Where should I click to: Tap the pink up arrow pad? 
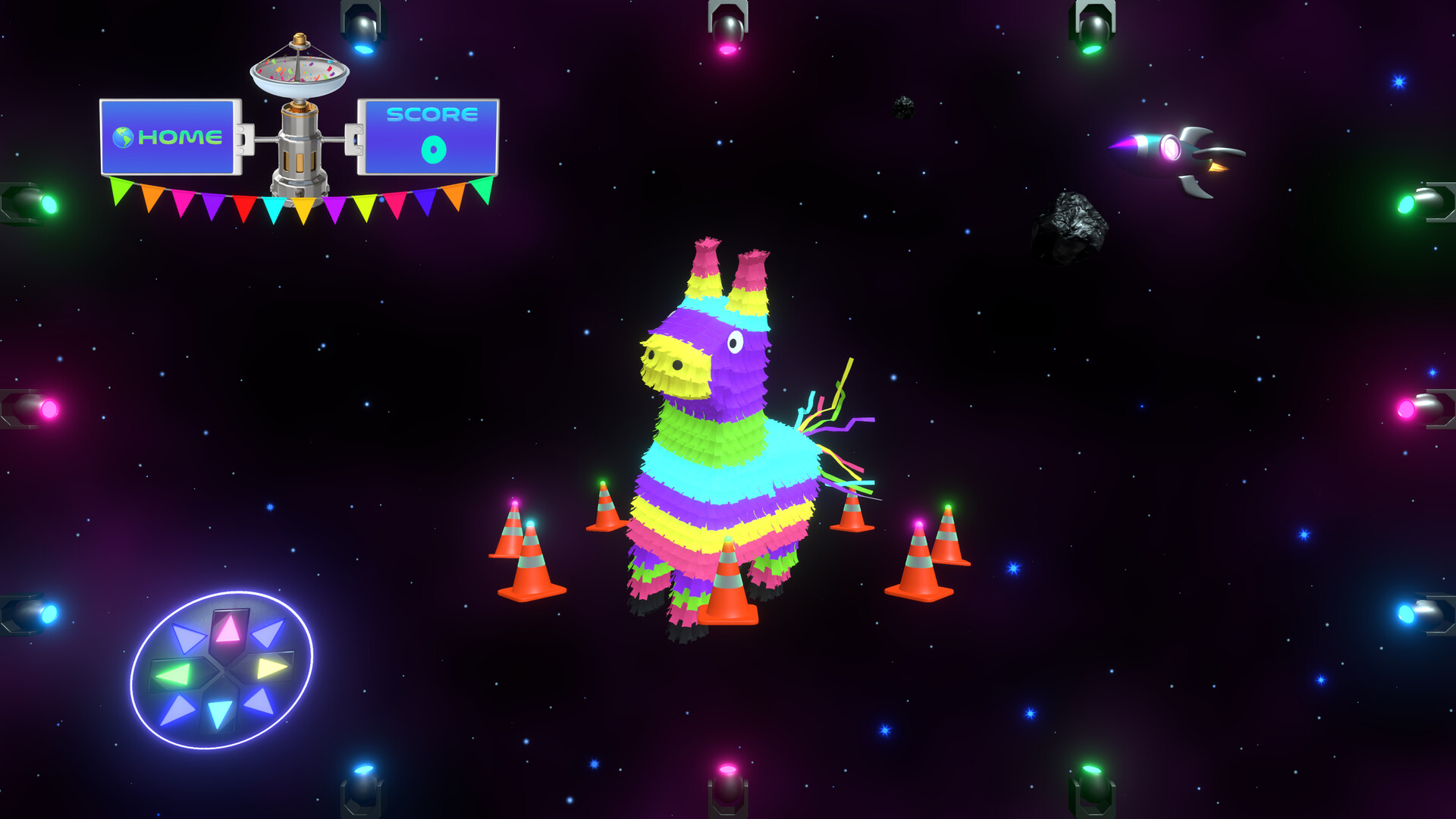tap(228, 629)
